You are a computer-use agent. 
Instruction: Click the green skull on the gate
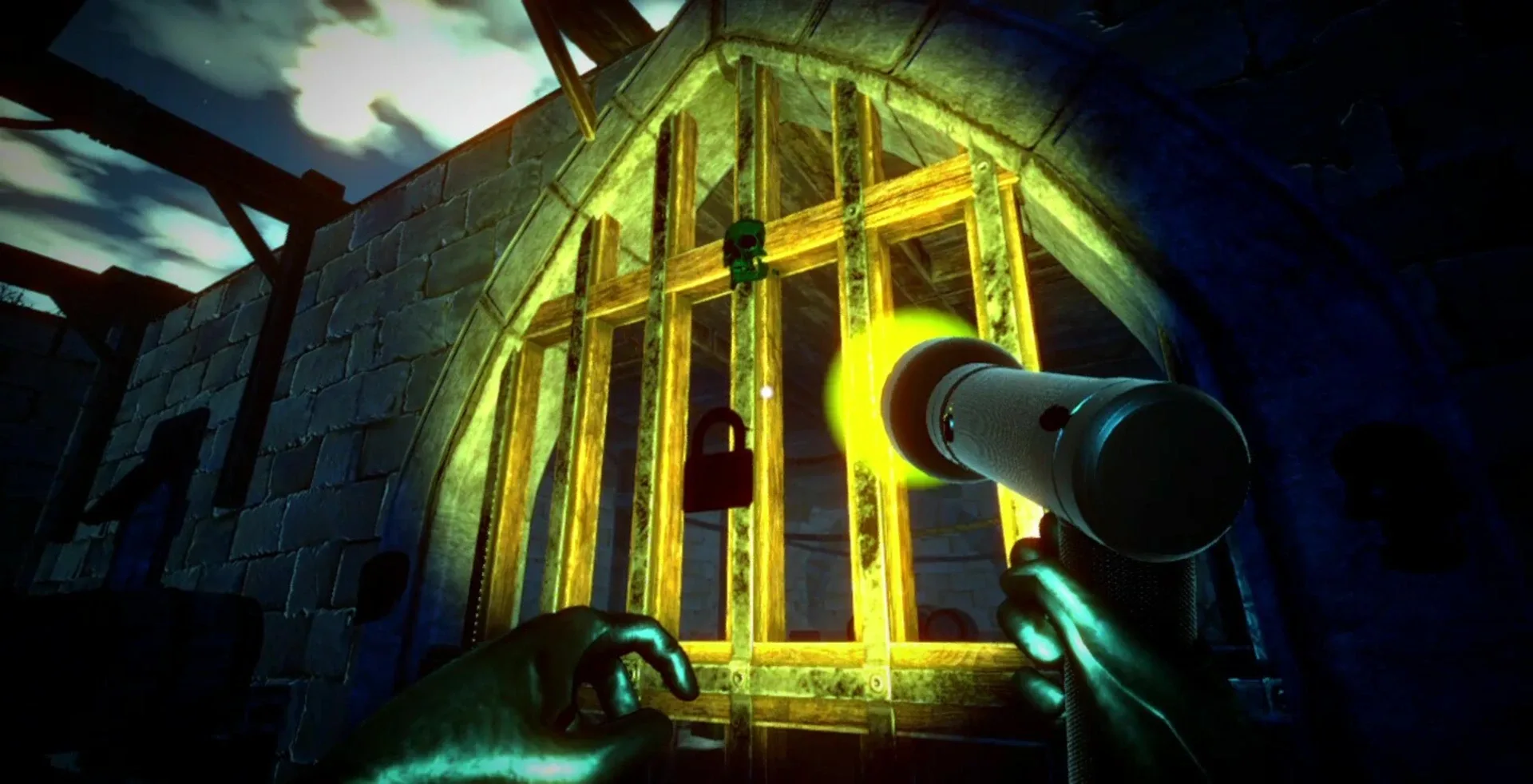tap(744, 250)
